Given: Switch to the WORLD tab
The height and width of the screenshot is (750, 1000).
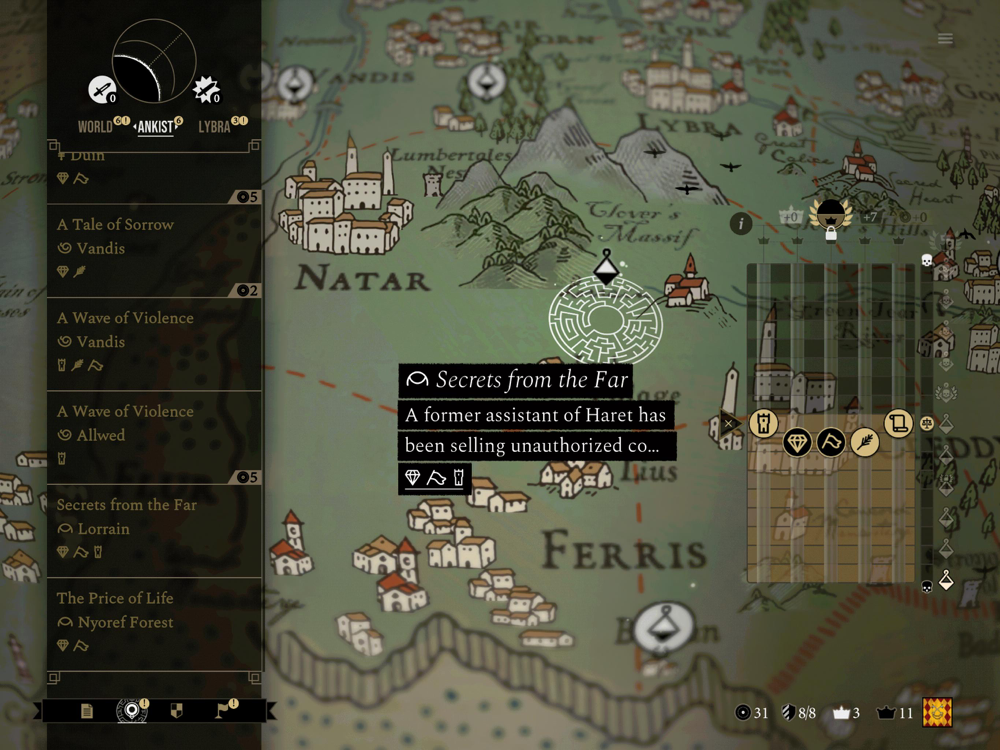Looking at the screenshot, I should 96,127.
